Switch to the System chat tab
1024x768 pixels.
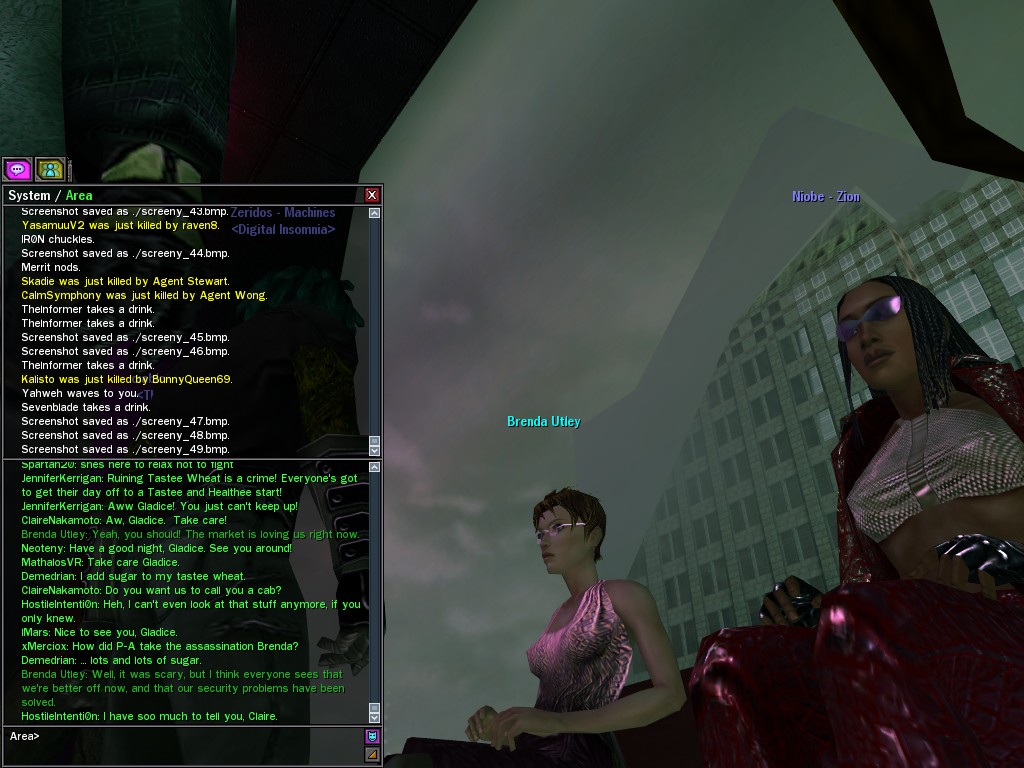pyautogui.click(x=28, y=195)
